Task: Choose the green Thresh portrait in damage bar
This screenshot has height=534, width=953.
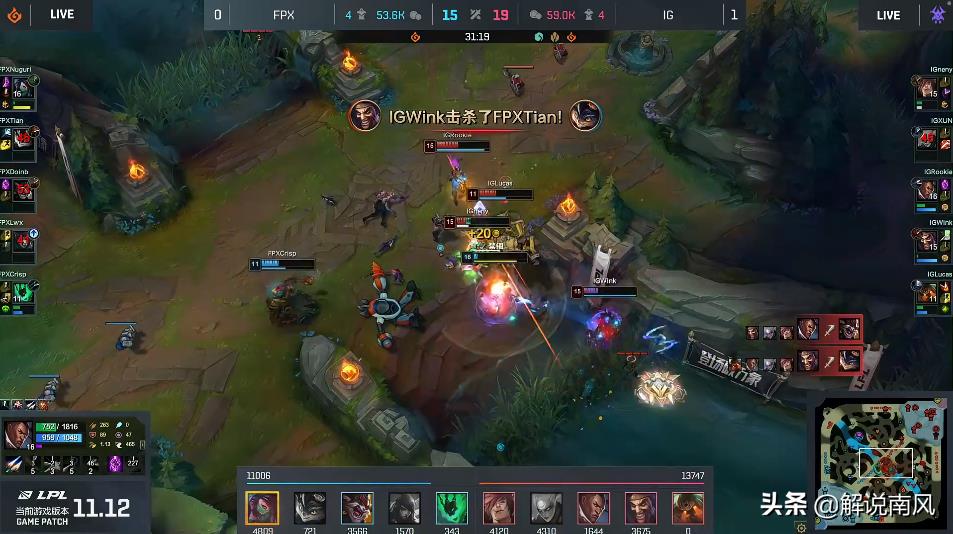Action: click(451, 508)
